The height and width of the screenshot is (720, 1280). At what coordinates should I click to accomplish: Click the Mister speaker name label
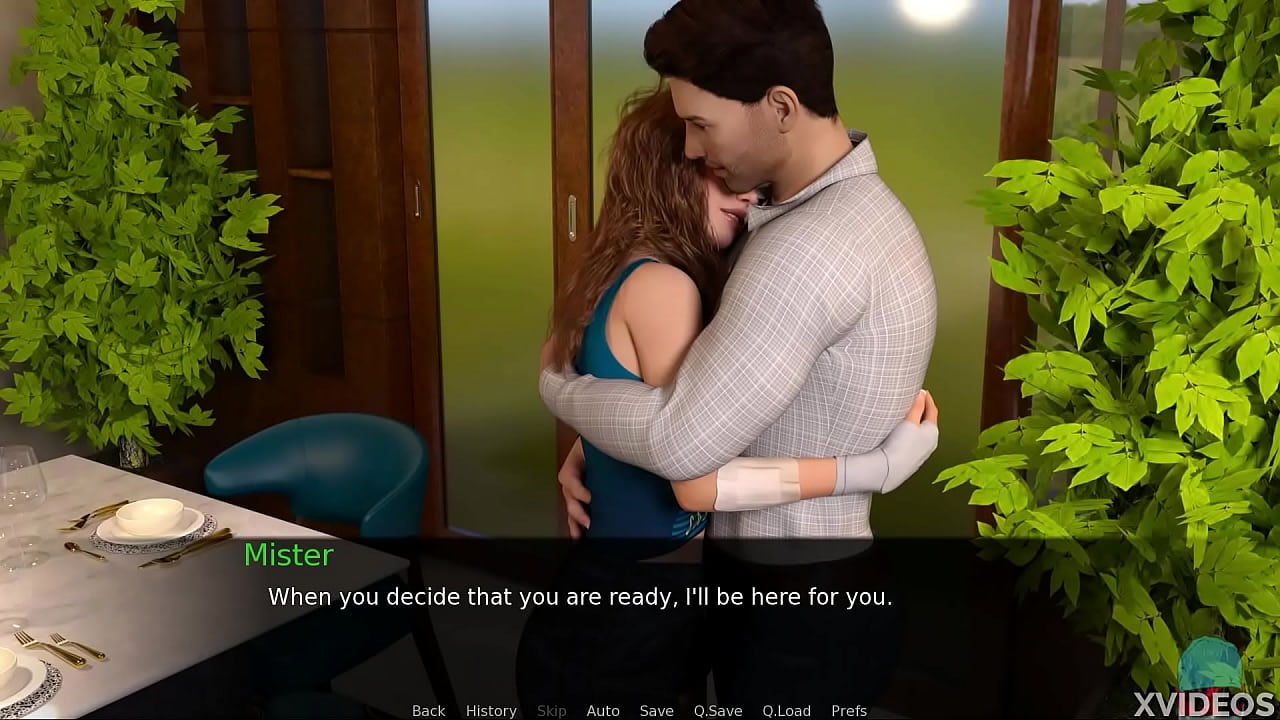pos(289,556)
